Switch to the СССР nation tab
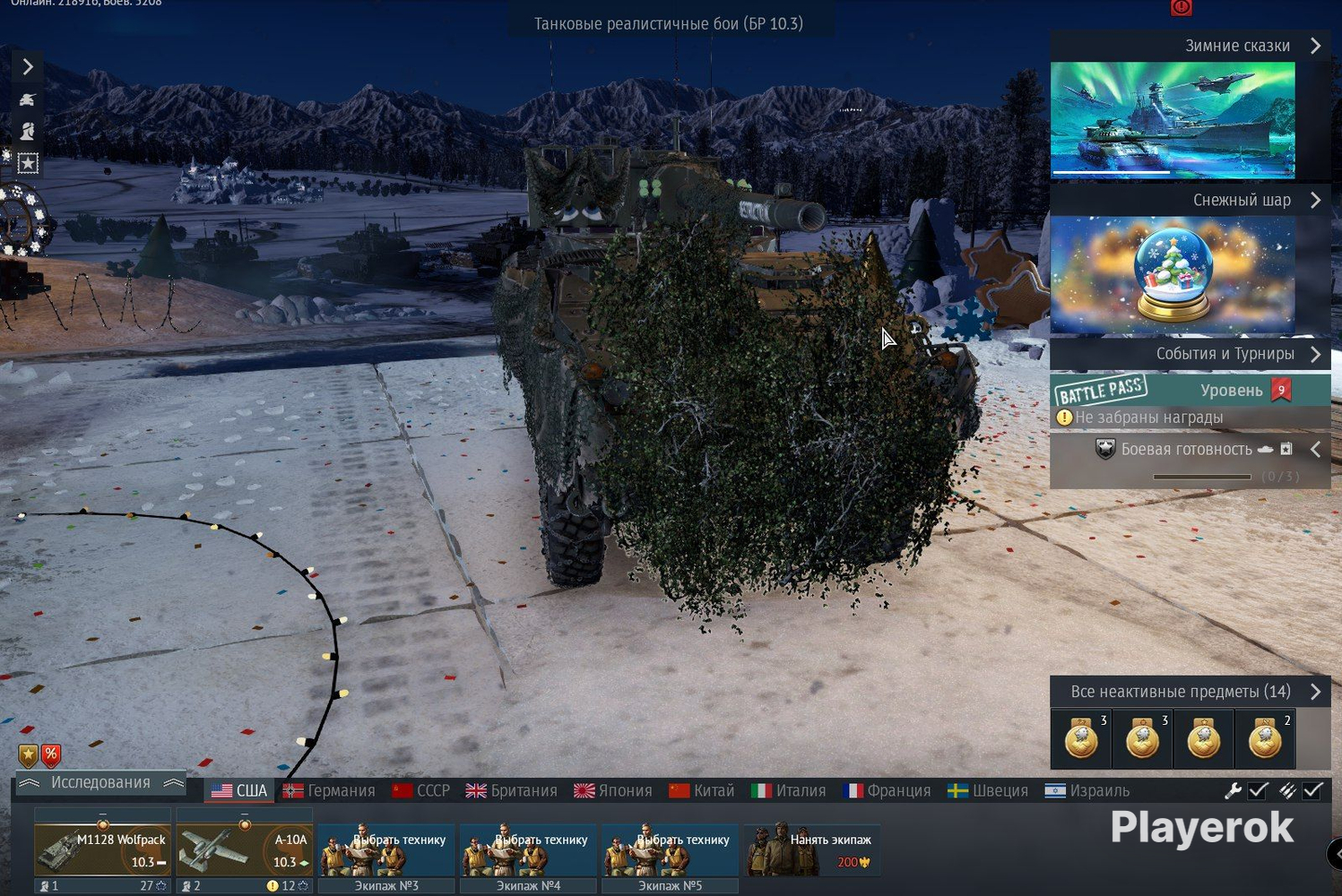Screen dimensions: 1342x896 [x=421, y=791]
